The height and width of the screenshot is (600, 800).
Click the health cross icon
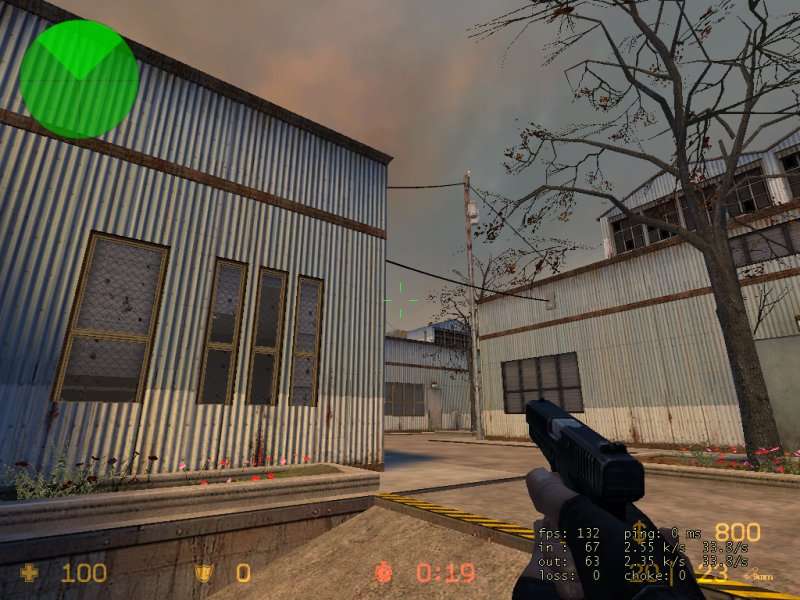30,573
